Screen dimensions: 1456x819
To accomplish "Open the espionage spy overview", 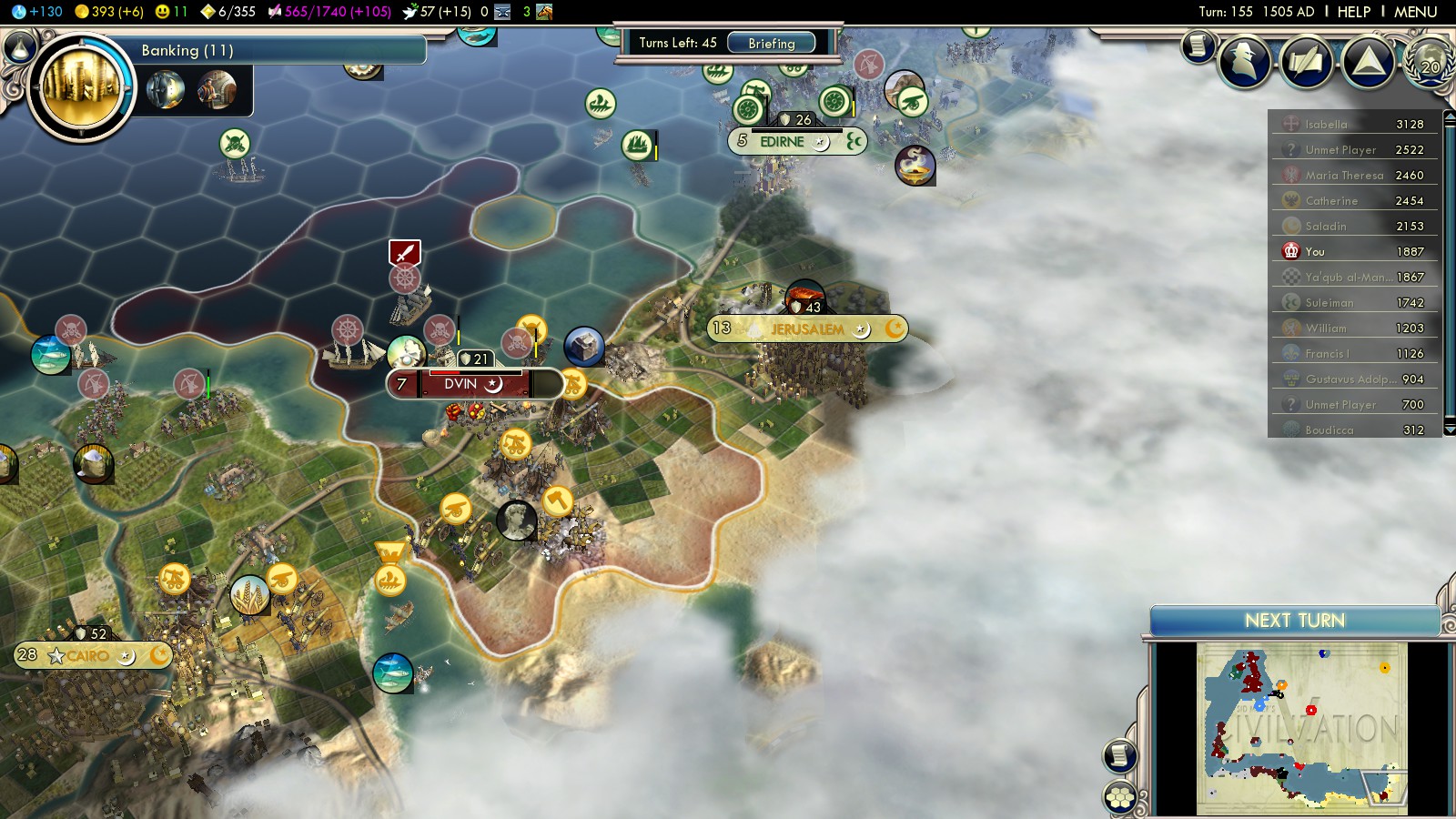I will coord(1244,61).
